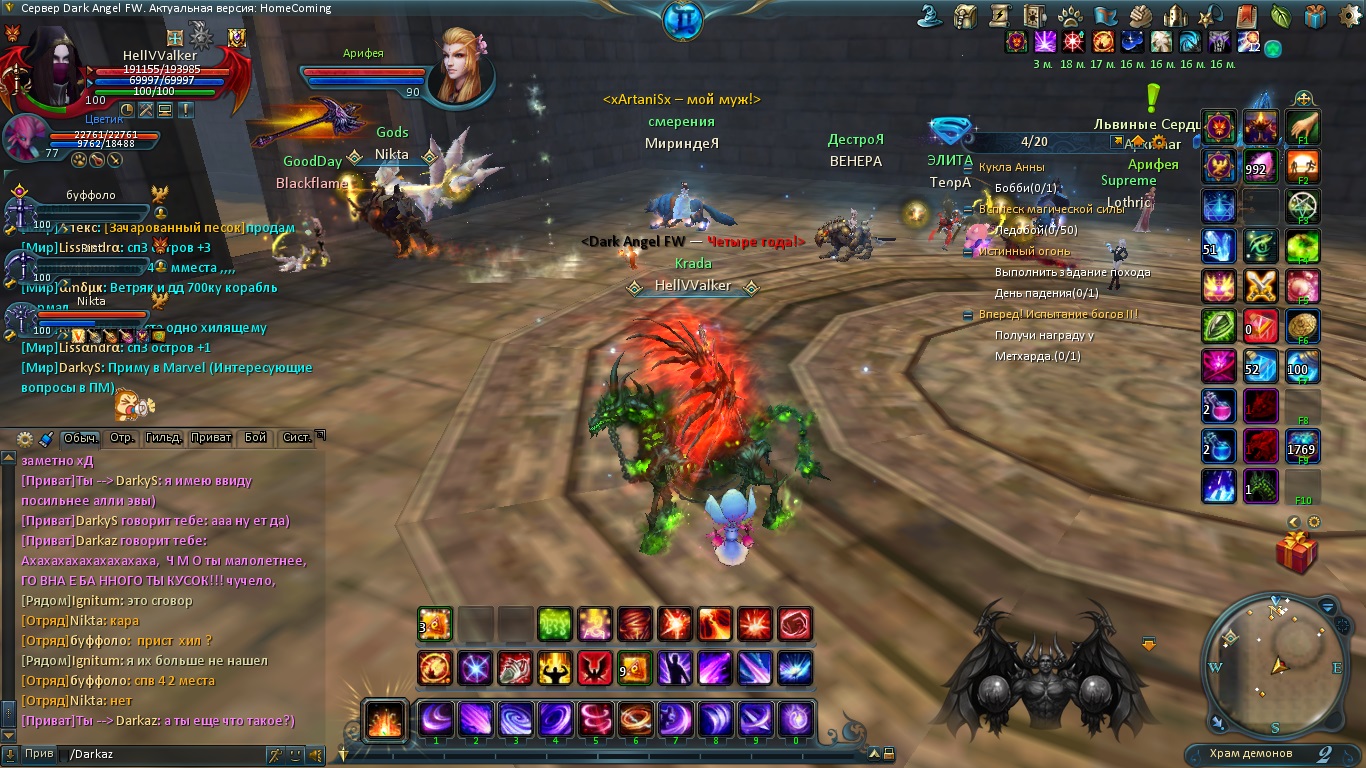Click the chat input field with /Darkaz

160,754
